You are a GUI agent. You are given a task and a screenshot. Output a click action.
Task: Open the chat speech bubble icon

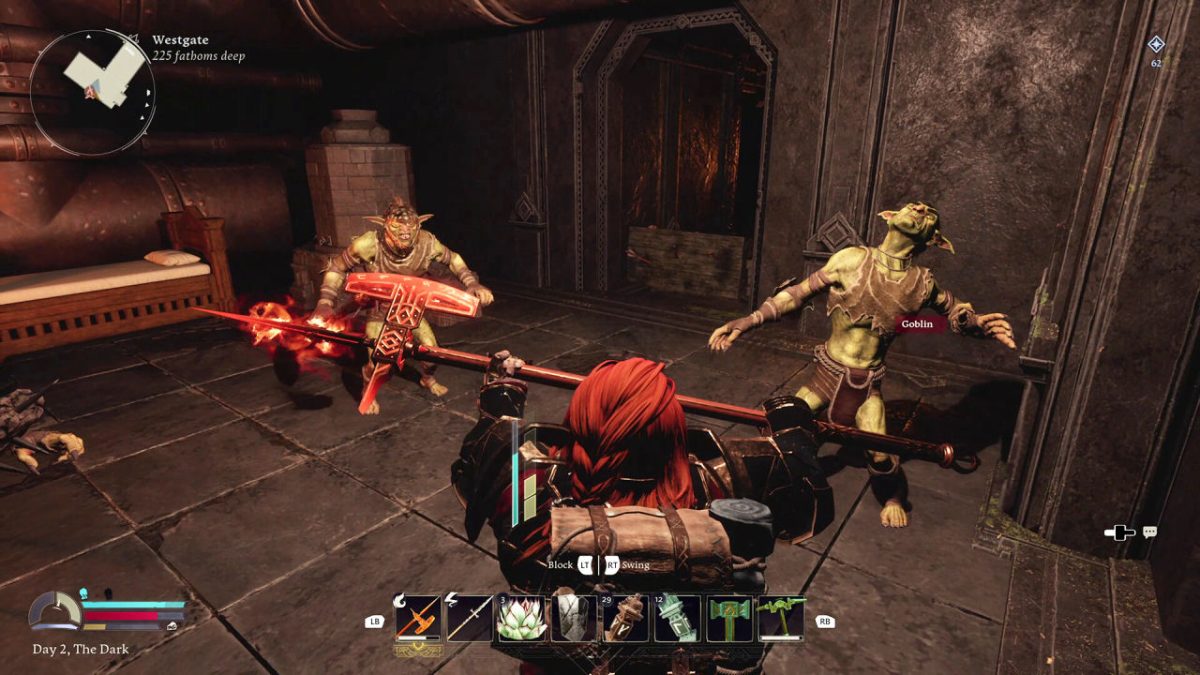coord(1150,532)
